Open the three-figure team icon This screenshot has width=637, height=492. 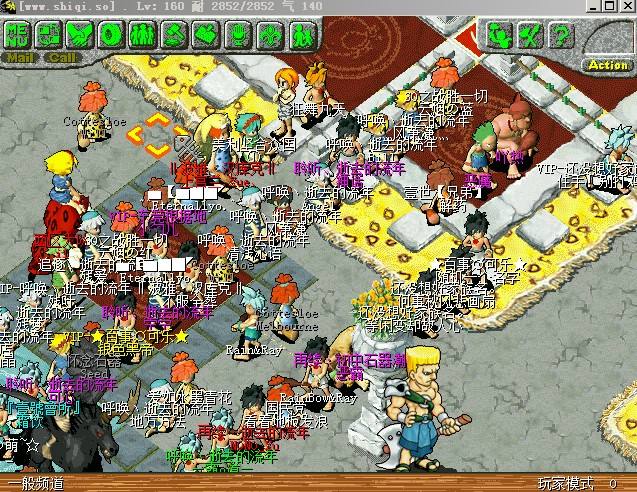142,35
